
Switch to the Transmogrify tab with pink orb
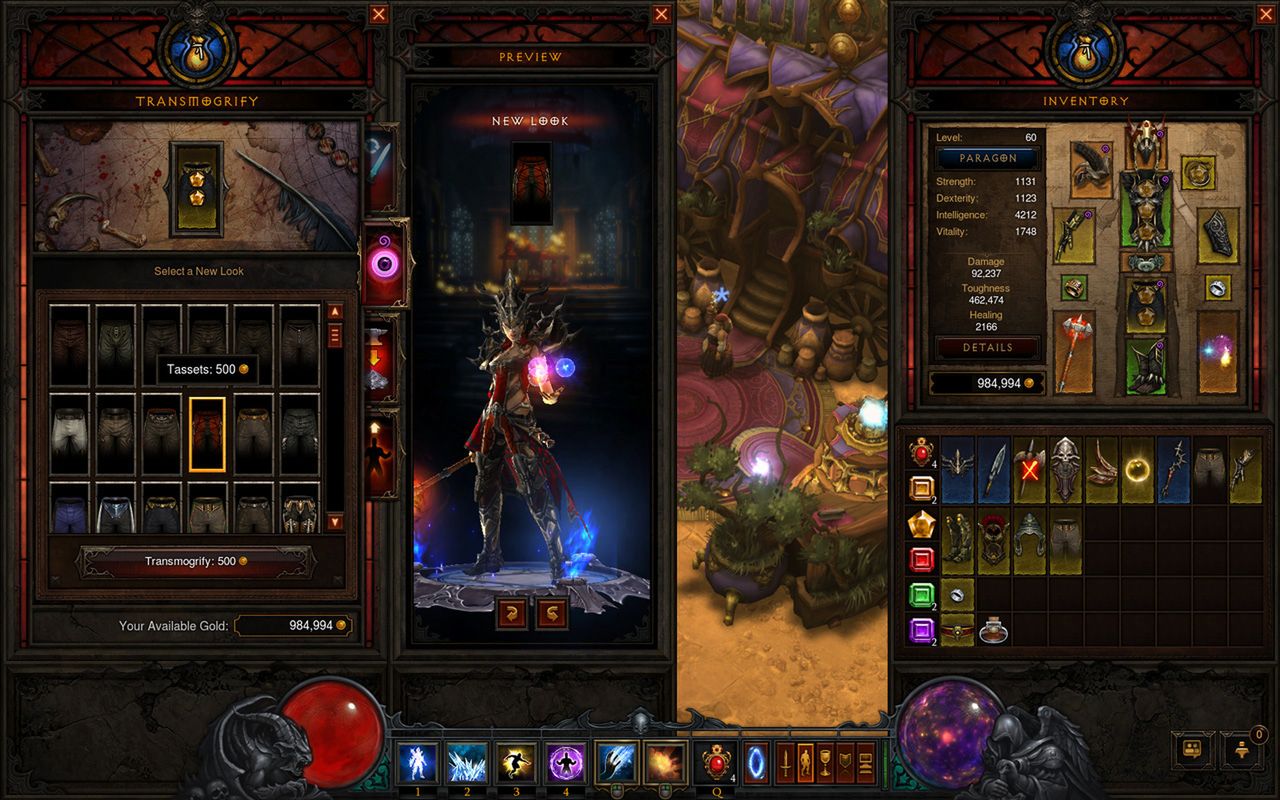coord(383,264)
